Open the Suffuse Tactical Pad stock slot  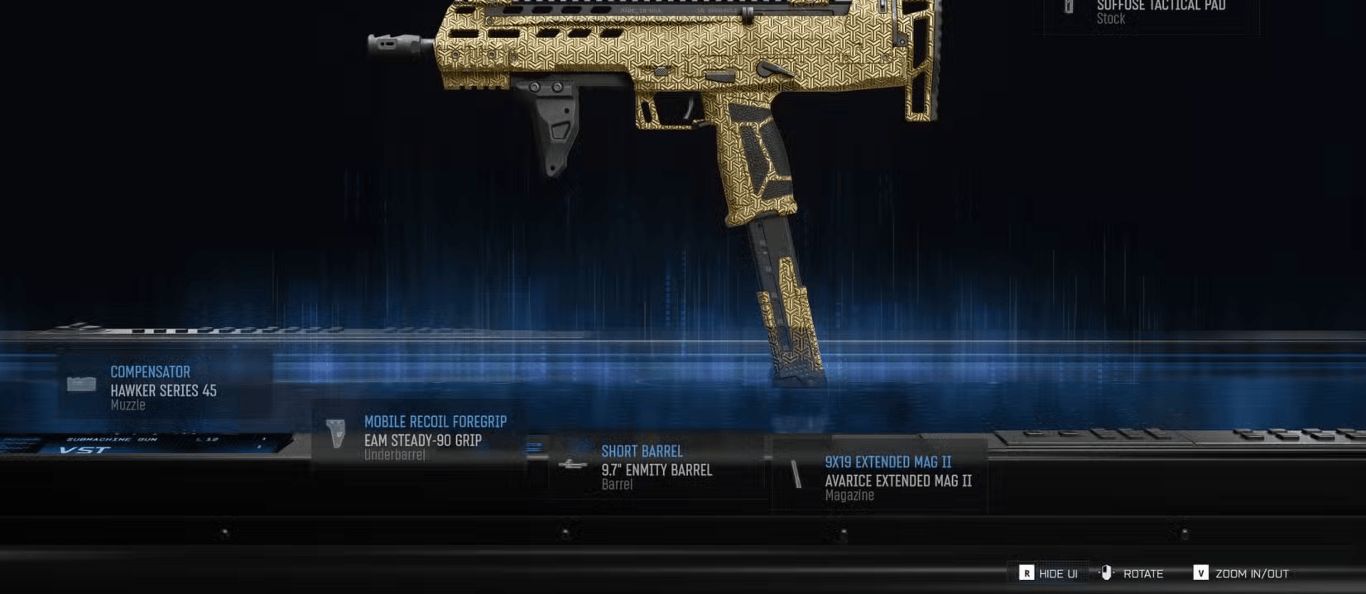pos(1150,12)
